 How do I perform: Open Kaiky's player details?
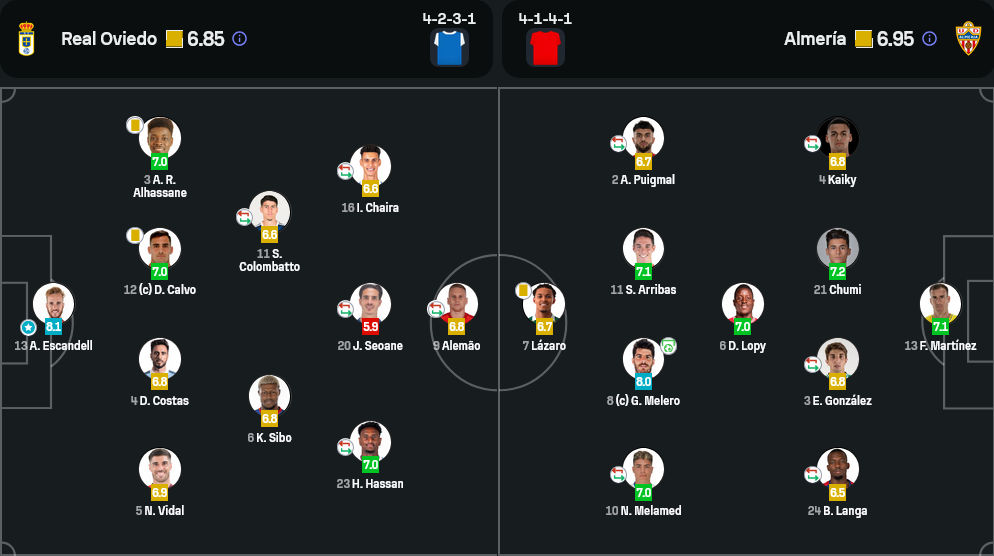click(x=837, y=139)
